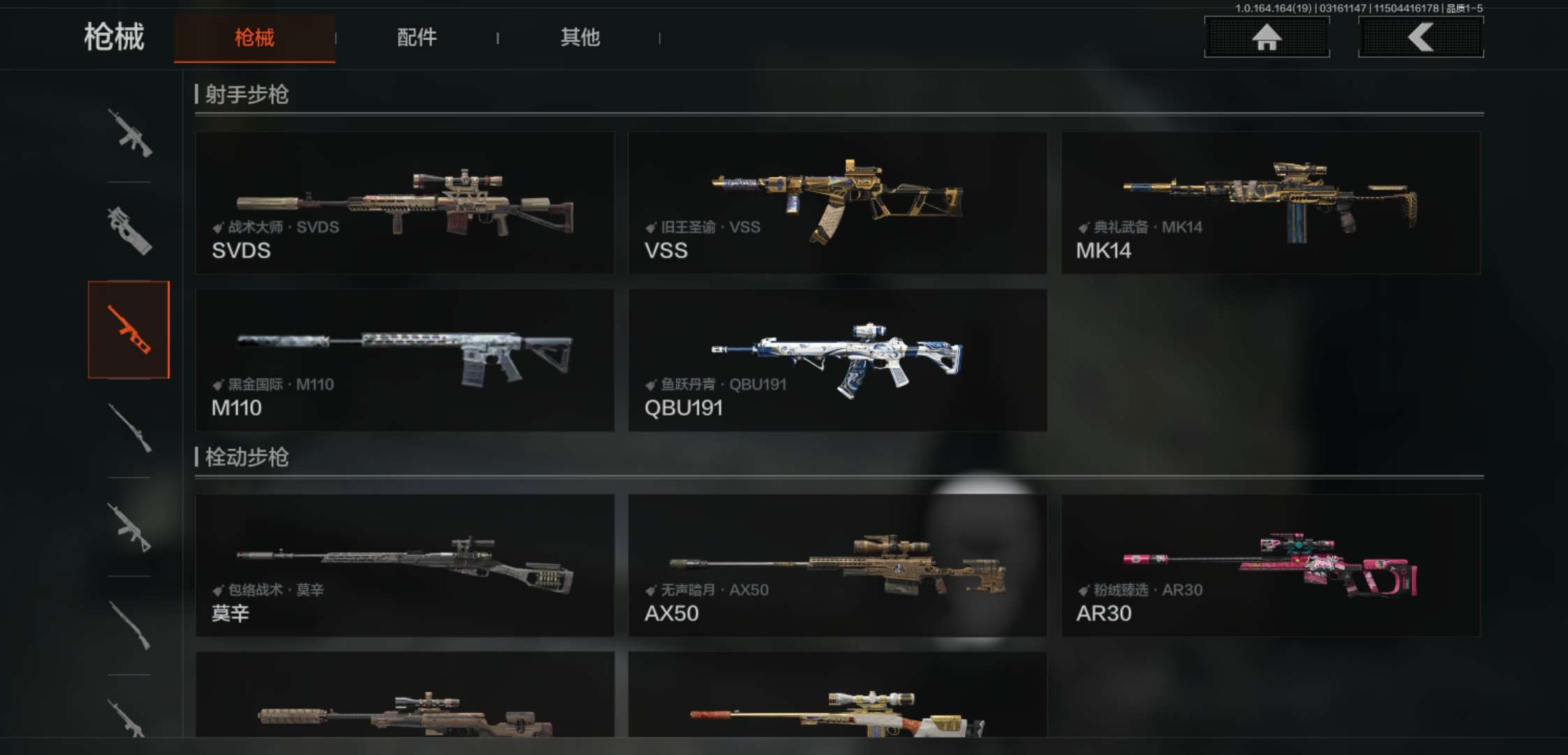Select the SVDS marksman rifle card

tap(405, 203)
